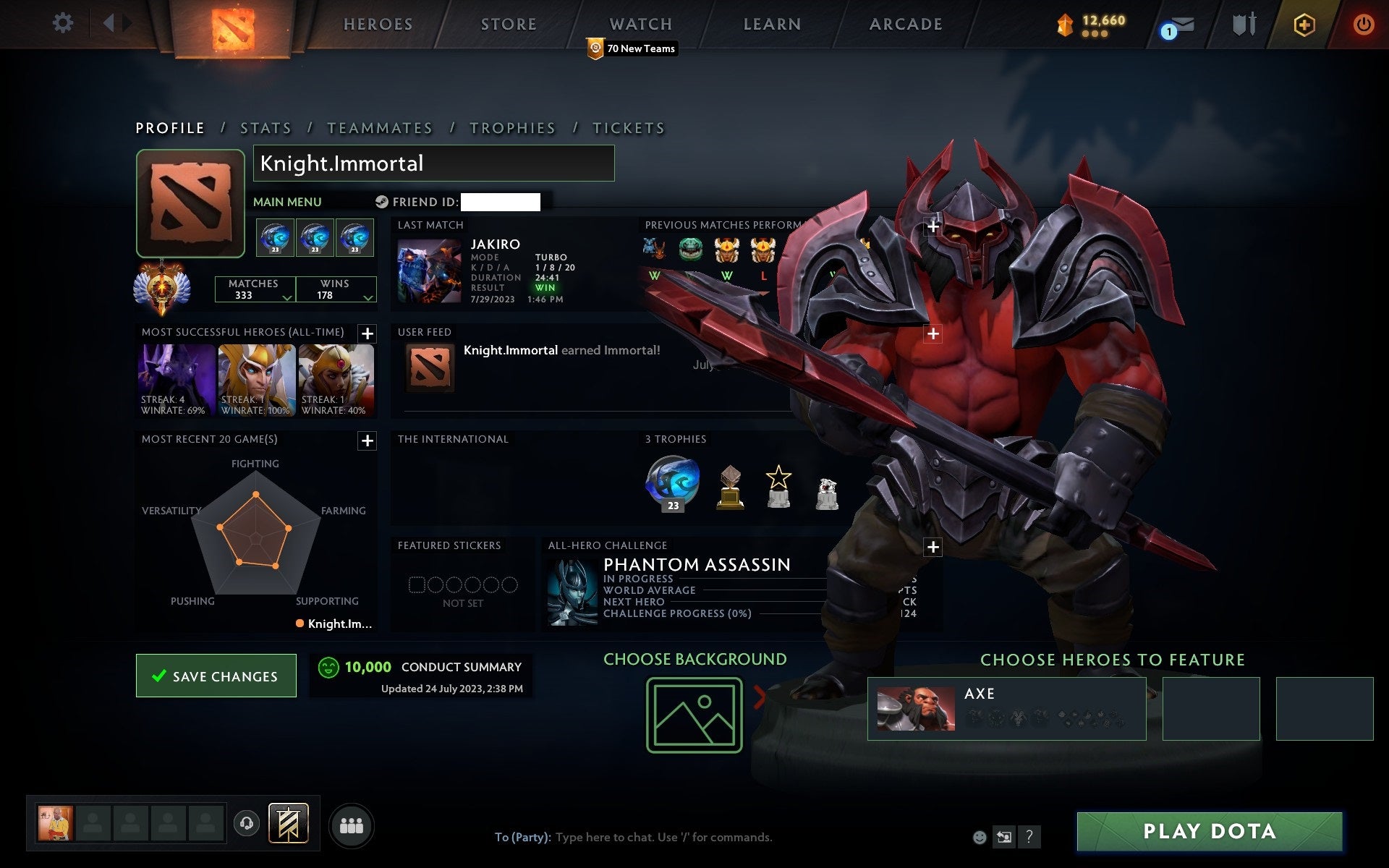Expand the Matches stats dropdown
Screen dimensions: 1389x868
(286, 297)
